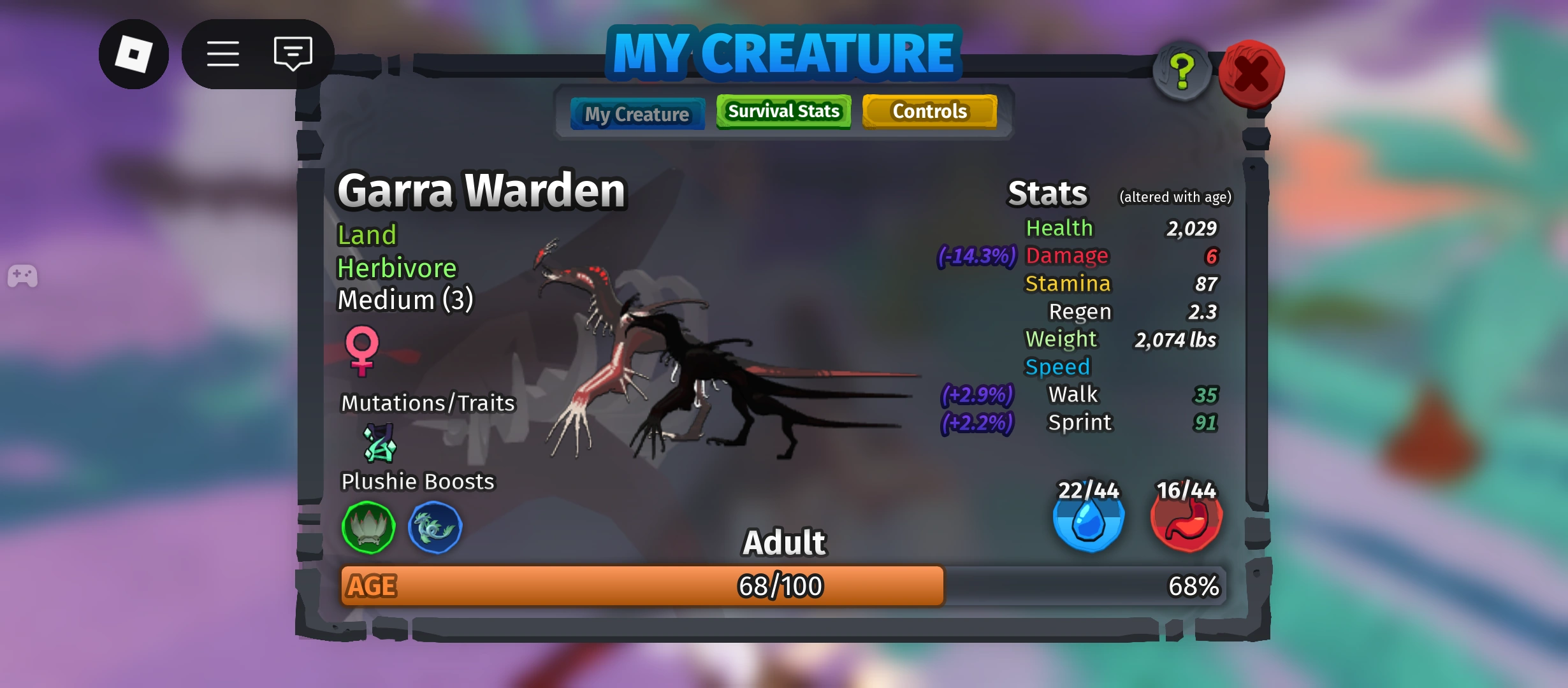This screenshot has height=688, width=1568.
Task: Select the My Creature tab
Action: pos(637,113)
